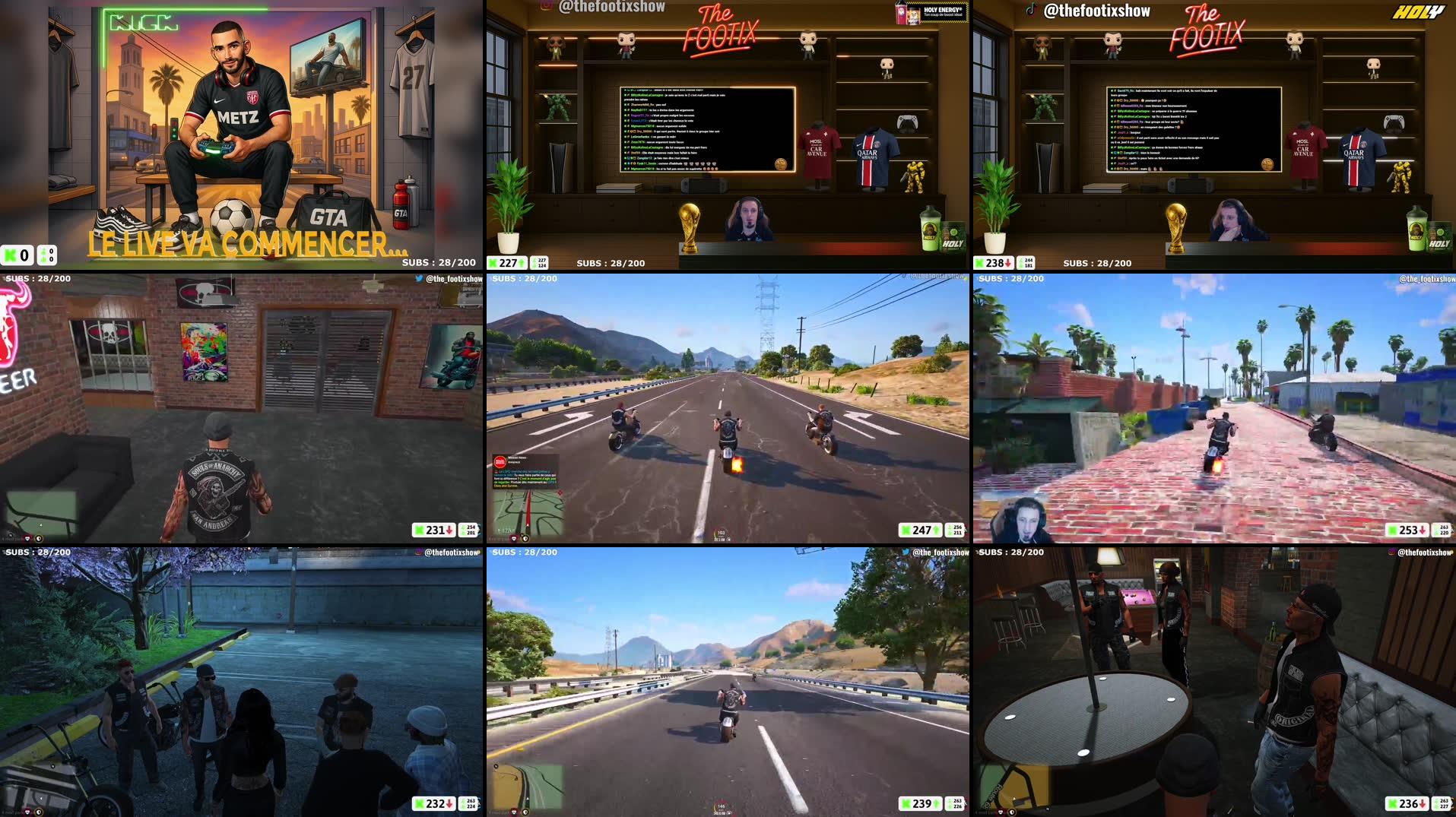The image size is (1456, 817).
Task: Toggle the red down arrow next to 238
Action: [x=1008, y=263]
